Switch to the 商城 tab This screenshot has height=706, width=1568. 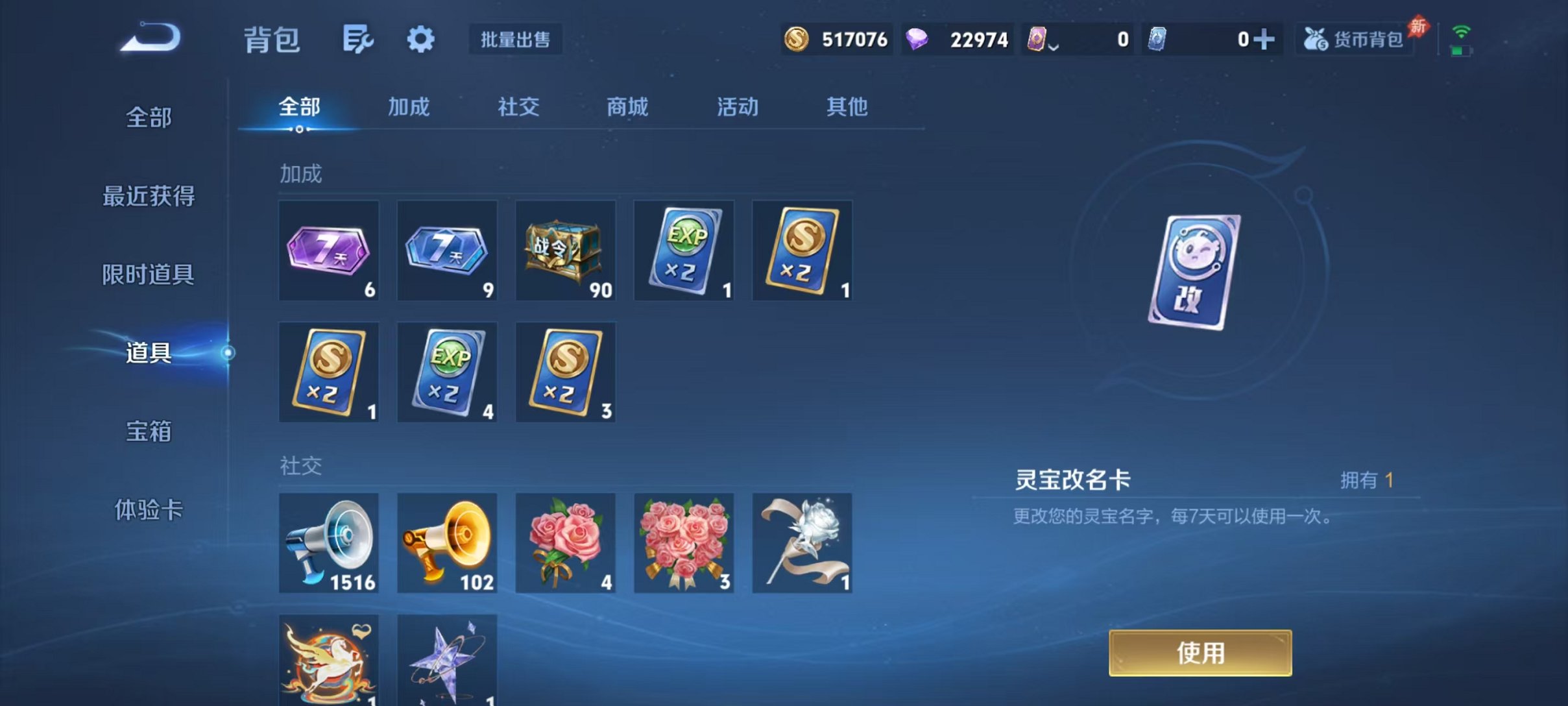tap(626, 107)
